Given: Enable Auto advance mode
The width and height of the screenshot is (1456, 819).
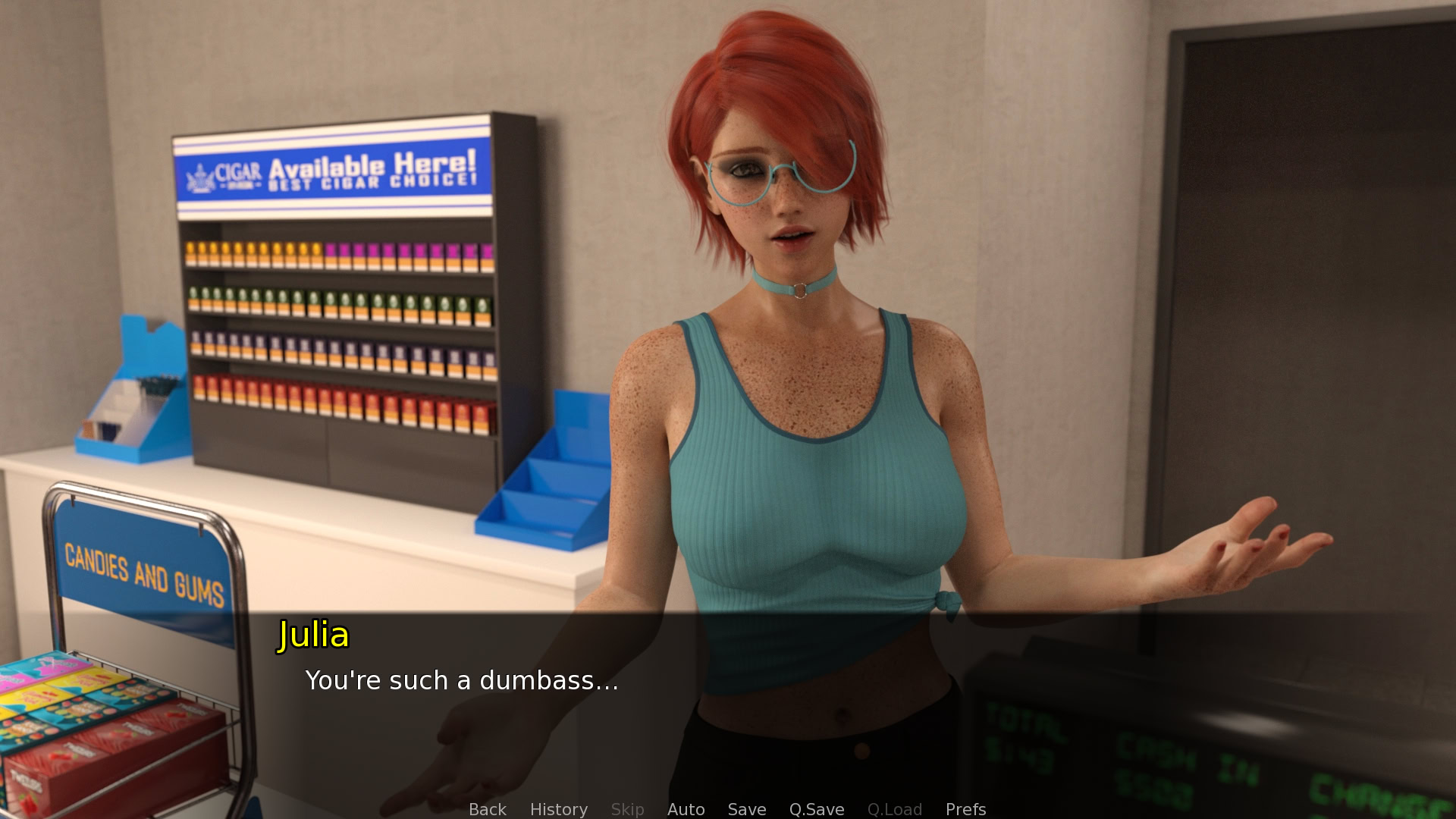Looking at the screenshot, I should 686,809.
